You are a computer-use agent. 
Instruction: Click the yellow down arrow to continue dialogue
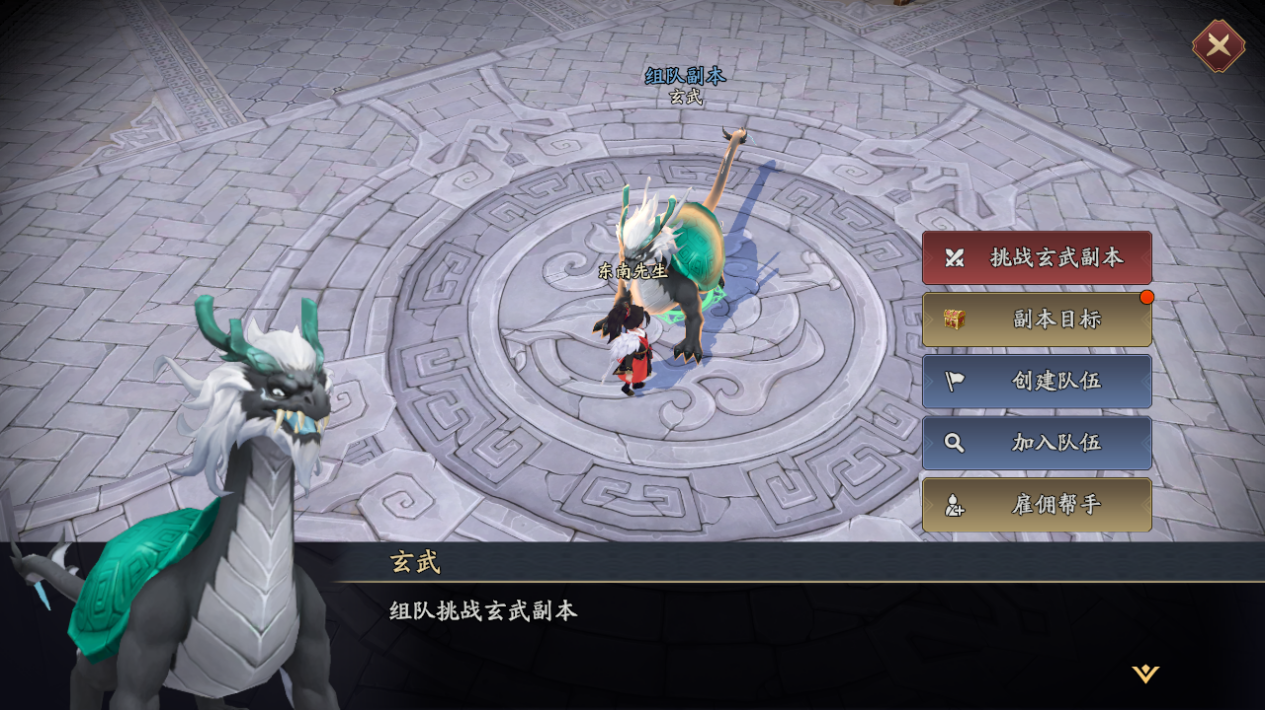pos(1145,674)
